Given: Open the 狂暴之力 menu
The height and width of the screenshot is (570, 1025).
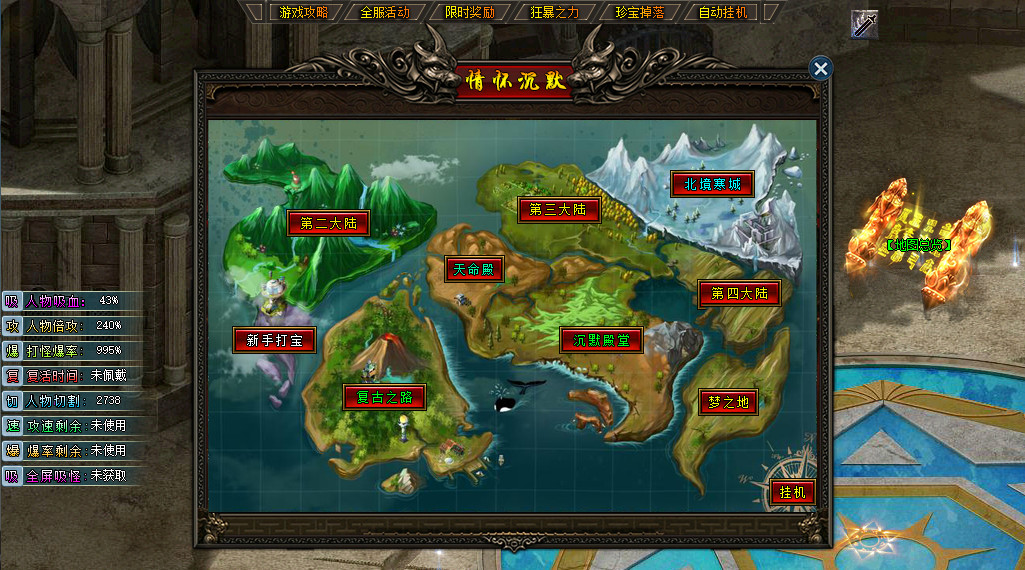Looking at the screenshot, I should (555, 13).
